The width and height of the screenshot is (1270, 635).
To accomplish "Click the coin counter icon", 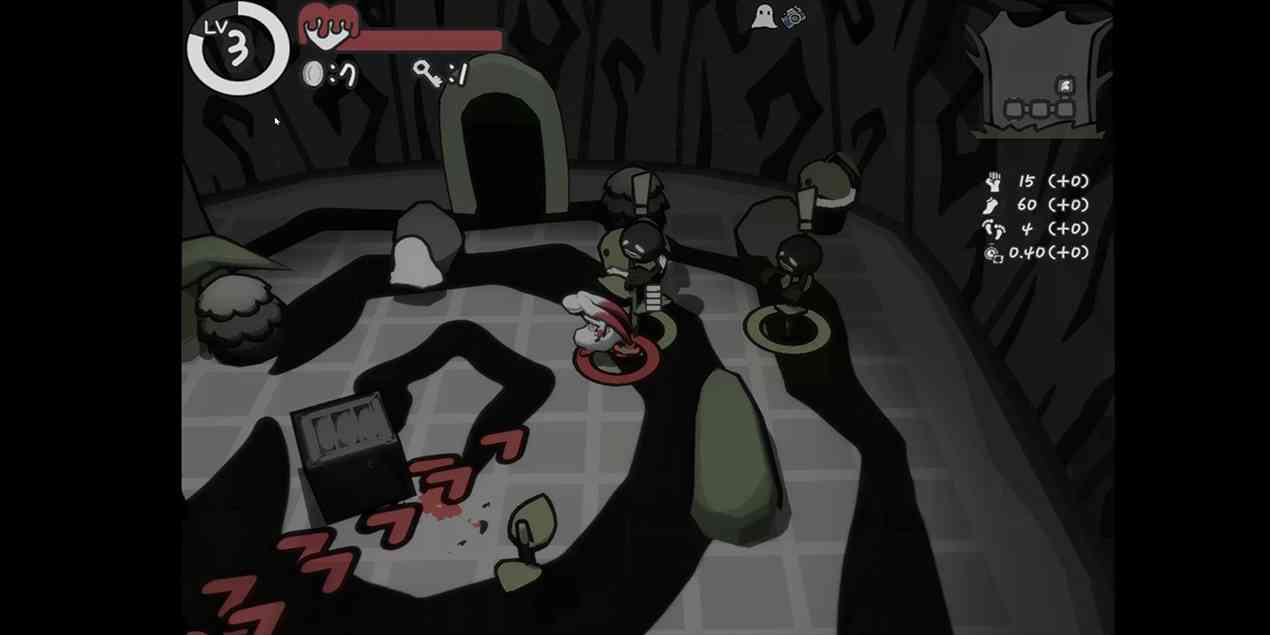I will tap(314, 74).
